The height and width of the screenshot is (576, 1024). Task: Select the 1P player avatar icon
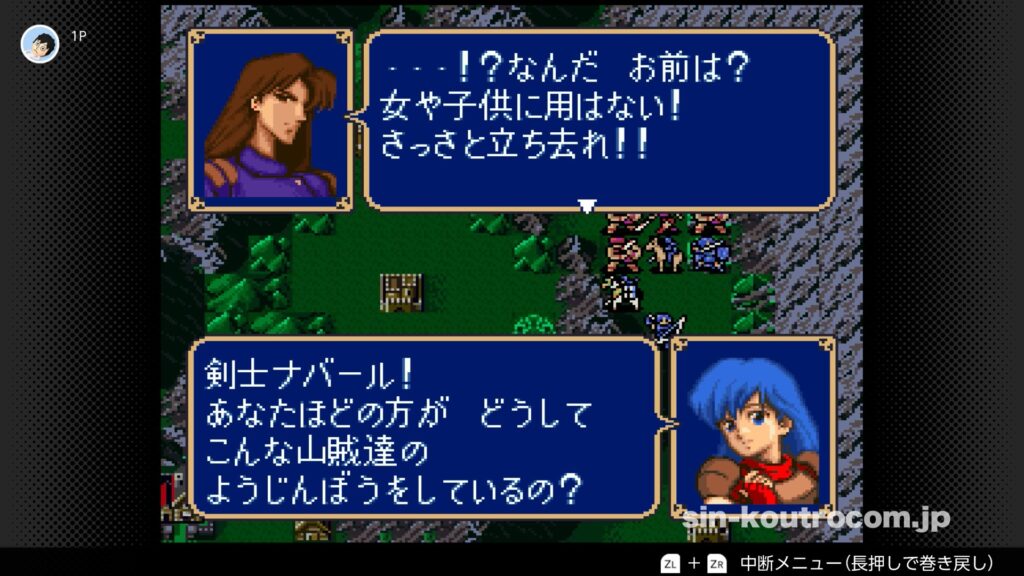[x=40, y=44]
